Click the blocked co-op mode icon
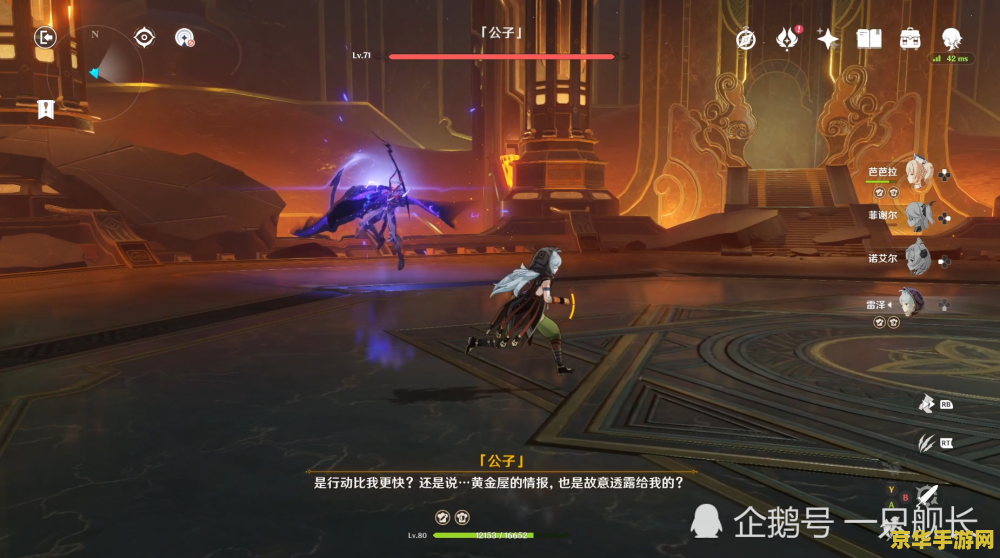Screen dimensions: 1000x558 click(184, 38)
